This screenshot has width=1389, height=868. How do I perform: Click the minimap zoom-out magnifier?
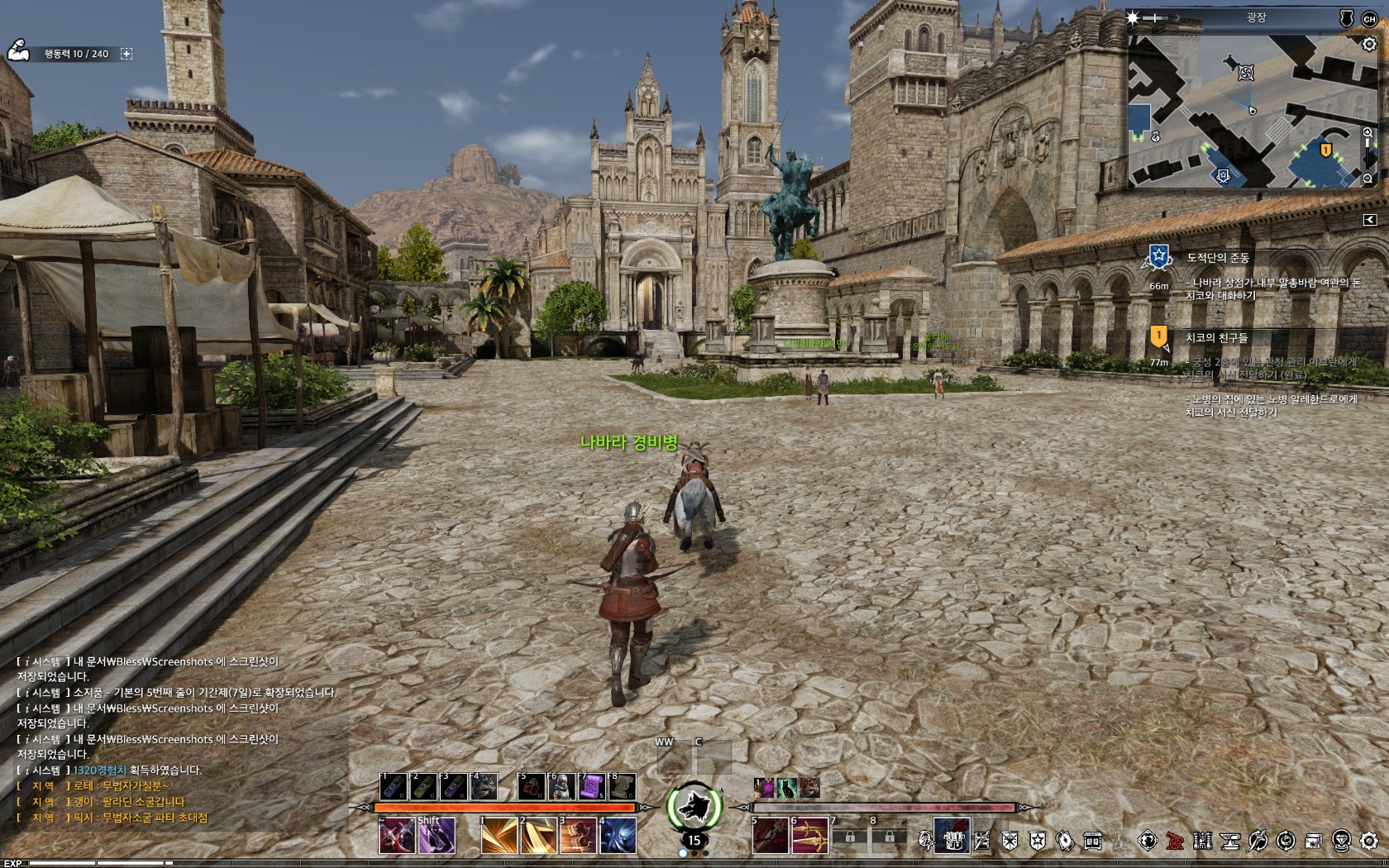coord(1368,179)
